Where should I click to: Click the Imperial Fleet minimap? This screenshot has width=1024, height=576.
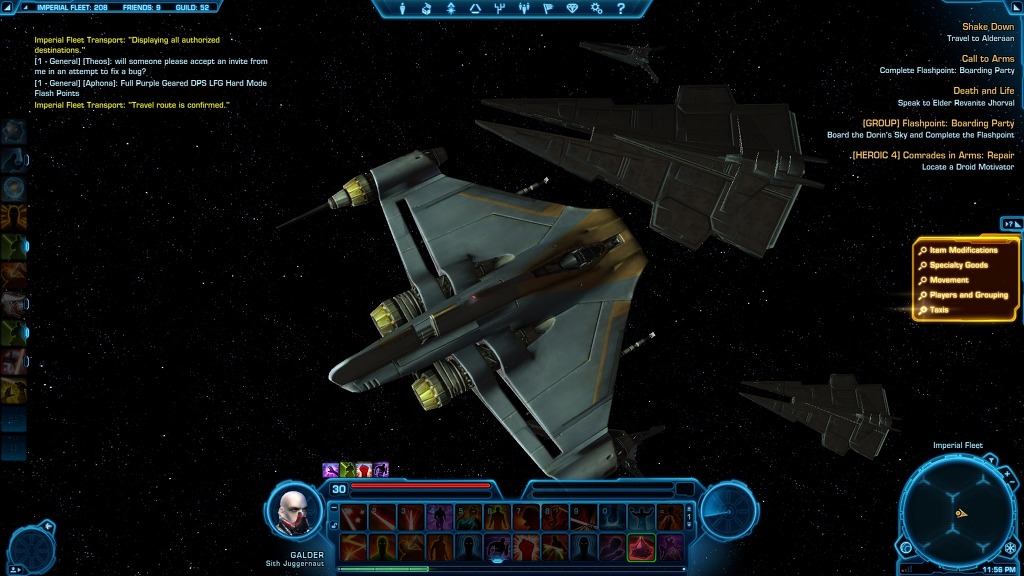pyautogui.click(x=958, y=511)
